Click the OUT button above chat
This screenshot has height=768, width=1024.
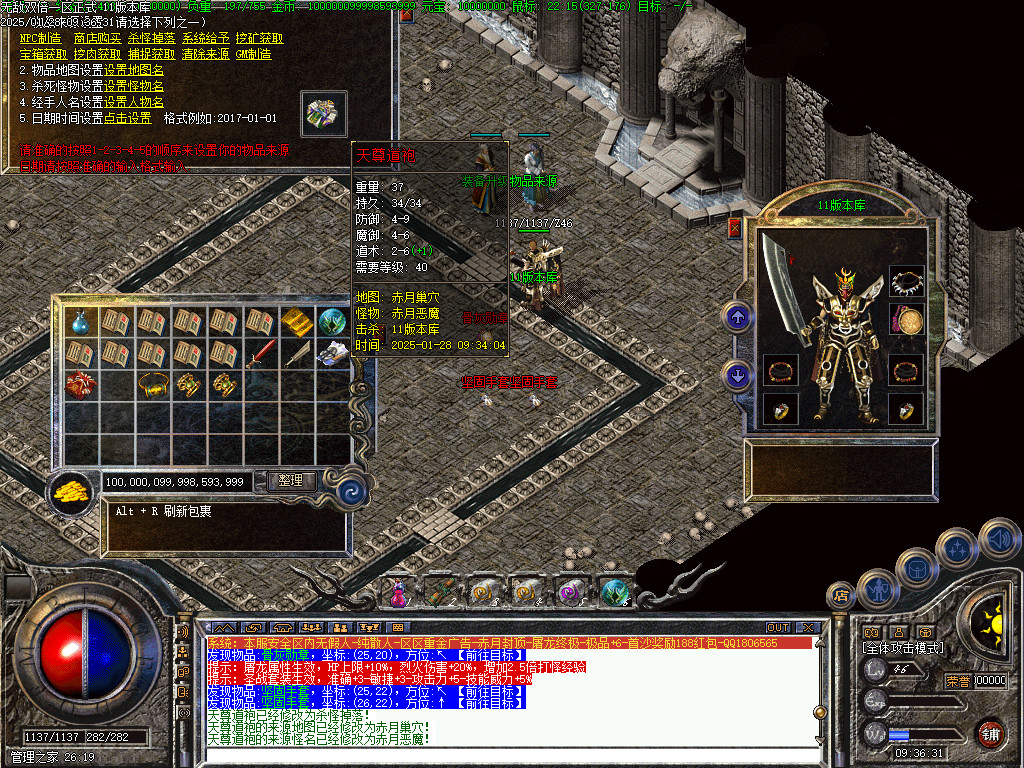coord(778,627)
